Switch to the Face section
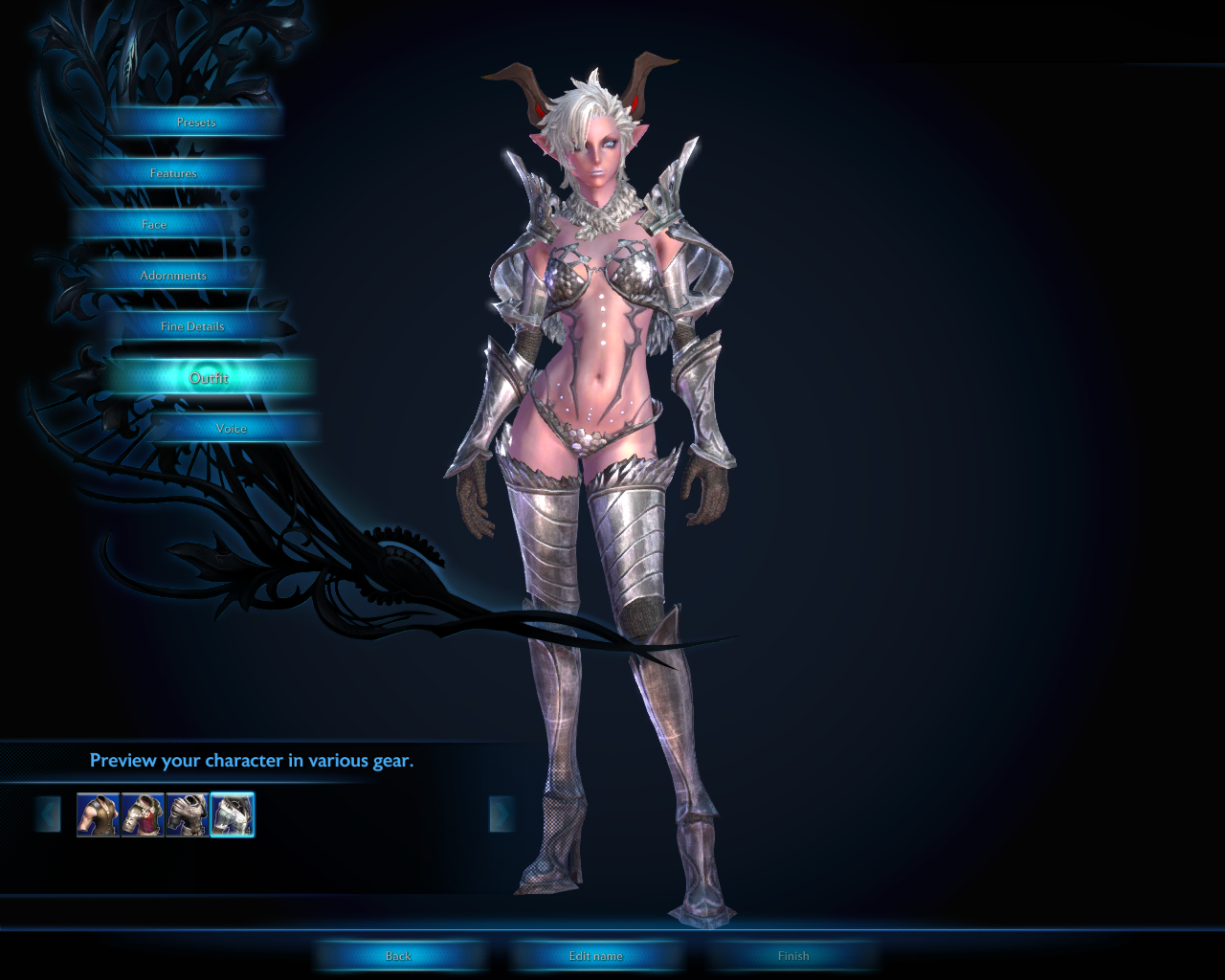Screen dimensions: 1225x980 click(154, 225)
